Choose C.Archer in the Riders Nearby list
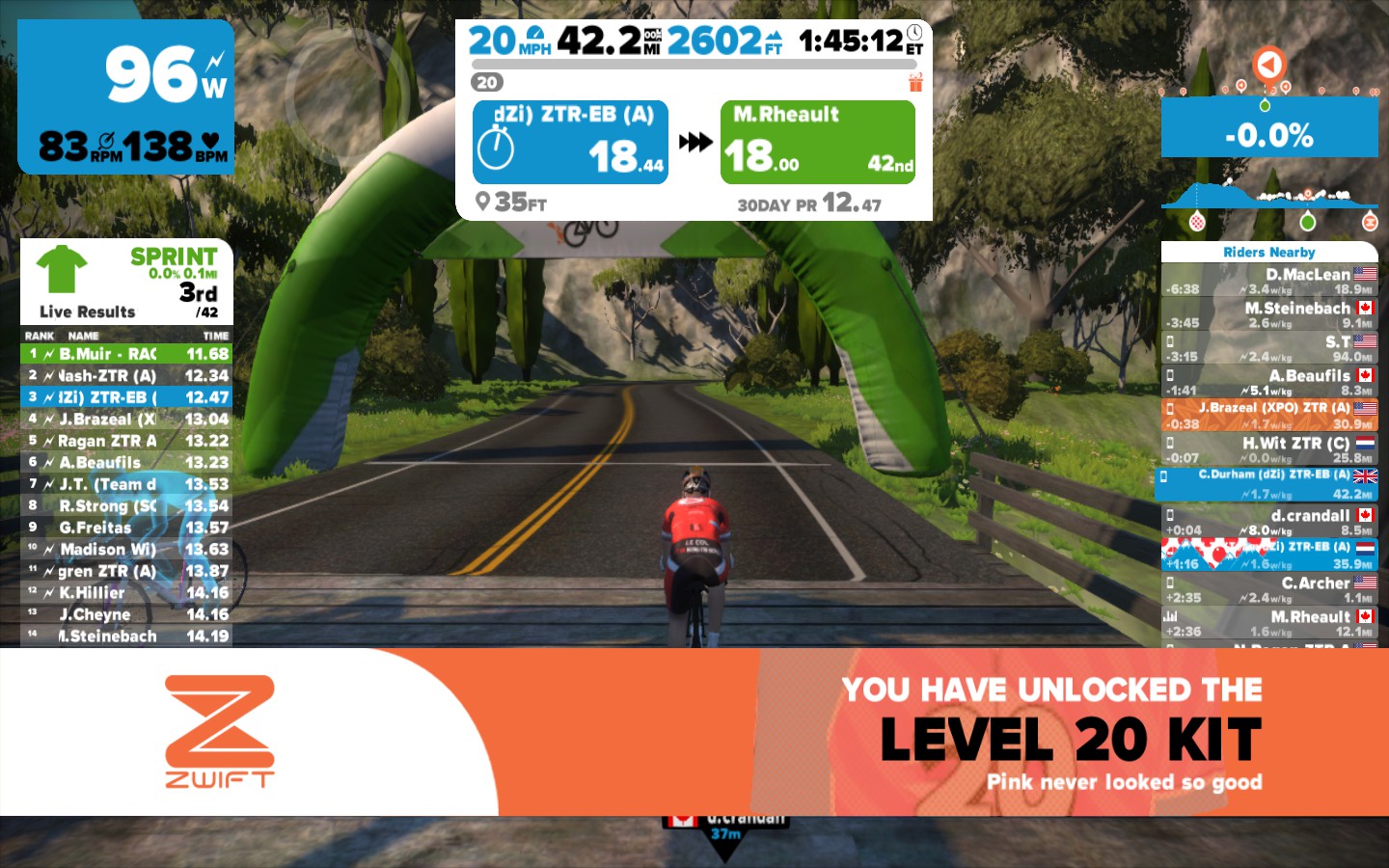The image size is (1389, 868). tap(1269, 589)
